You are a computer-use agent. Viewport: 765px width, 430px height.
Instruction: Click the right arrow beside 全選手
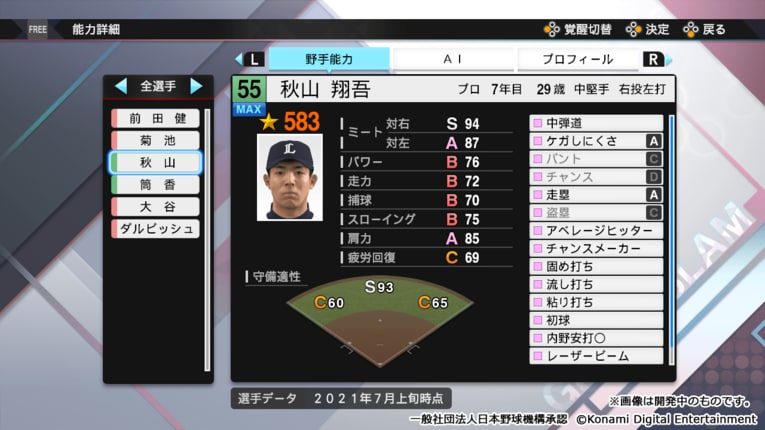[x=196, y=86]
